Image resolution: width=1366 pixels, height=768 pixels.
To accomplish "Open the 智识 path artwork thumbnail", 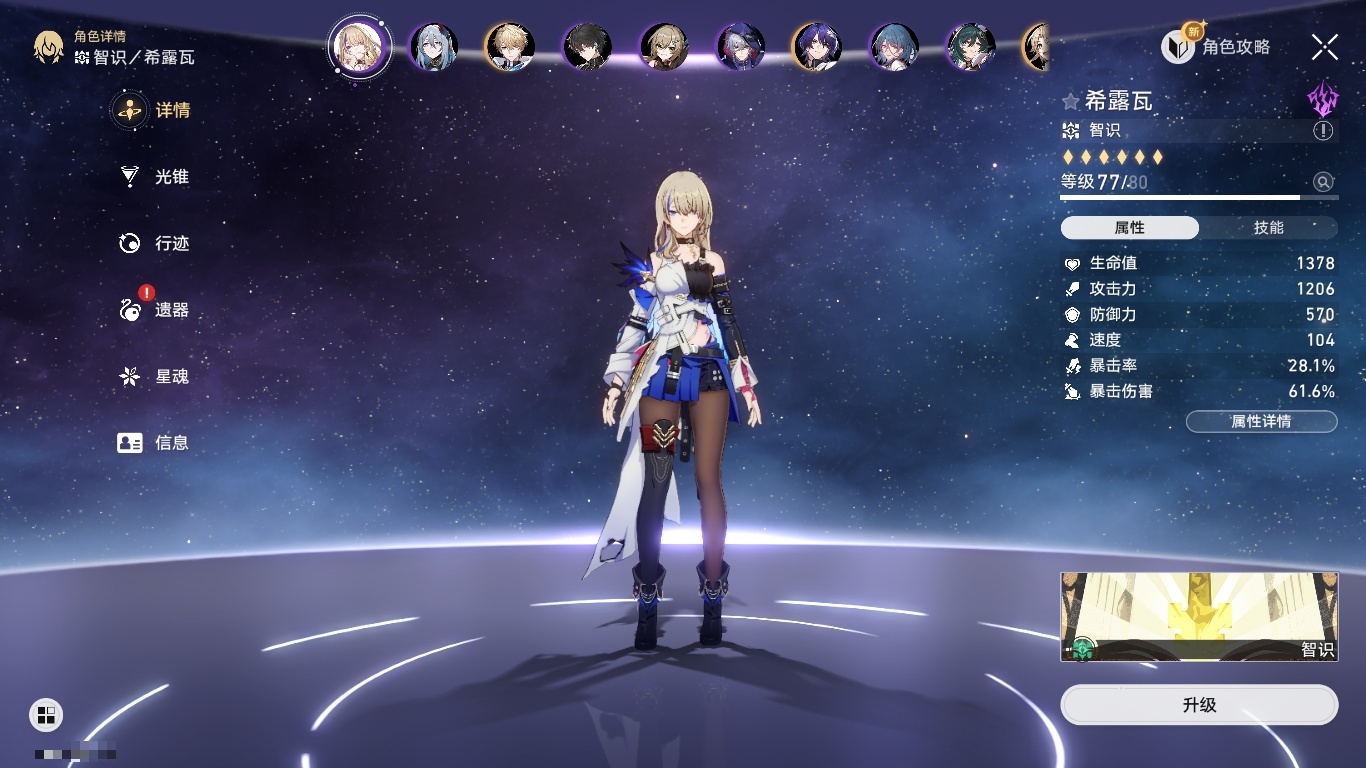I will (x=1199, y=617).
